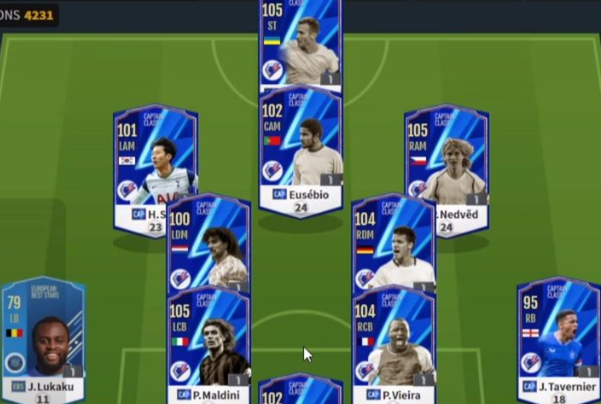Image resolution: width=601 pixels, height=404 pixels.
Task: Choose the 104 RDM player card
Action: [393, 245]
